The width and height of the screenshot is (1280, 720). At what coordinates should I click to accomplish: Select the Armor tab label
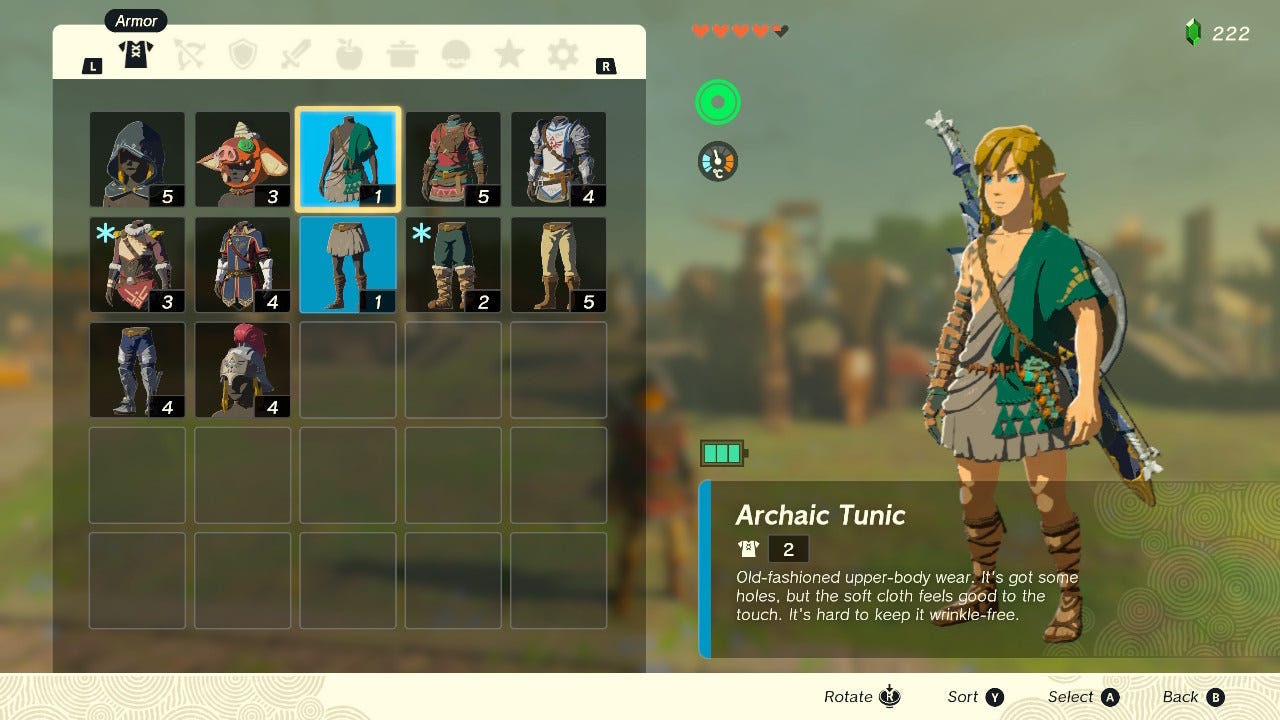135,20
